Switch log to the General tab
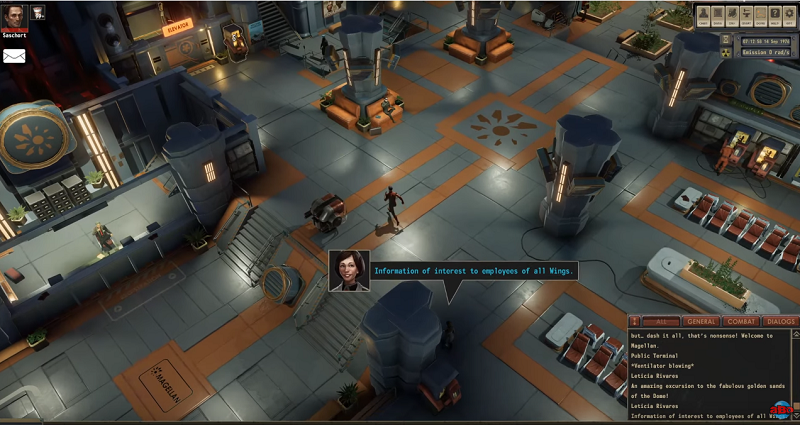Image resolution: width=800 pixels, height=425 pixels. (702, 322)
